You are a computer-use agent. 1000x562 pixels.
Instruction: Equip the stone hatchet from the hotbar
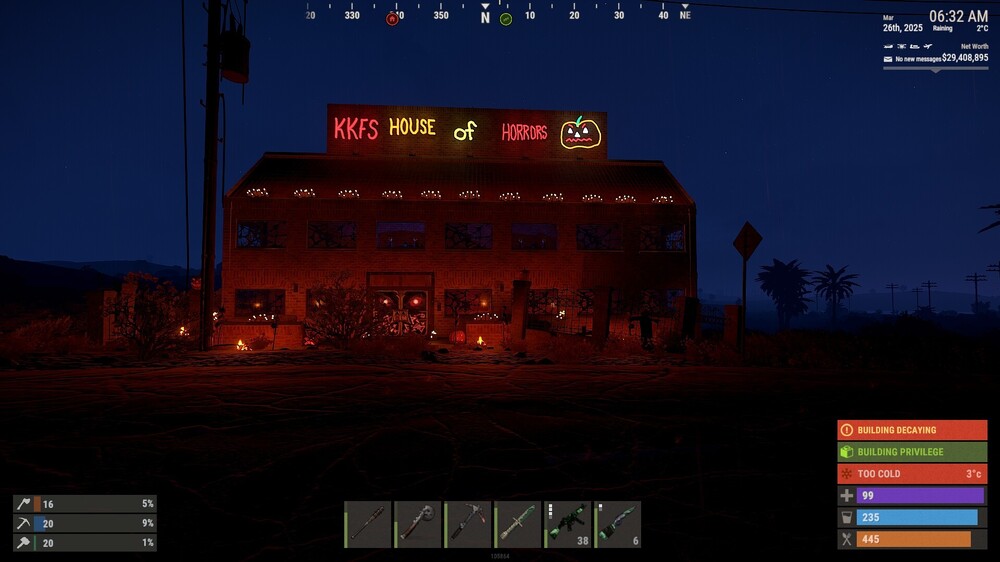coord(417,524)
